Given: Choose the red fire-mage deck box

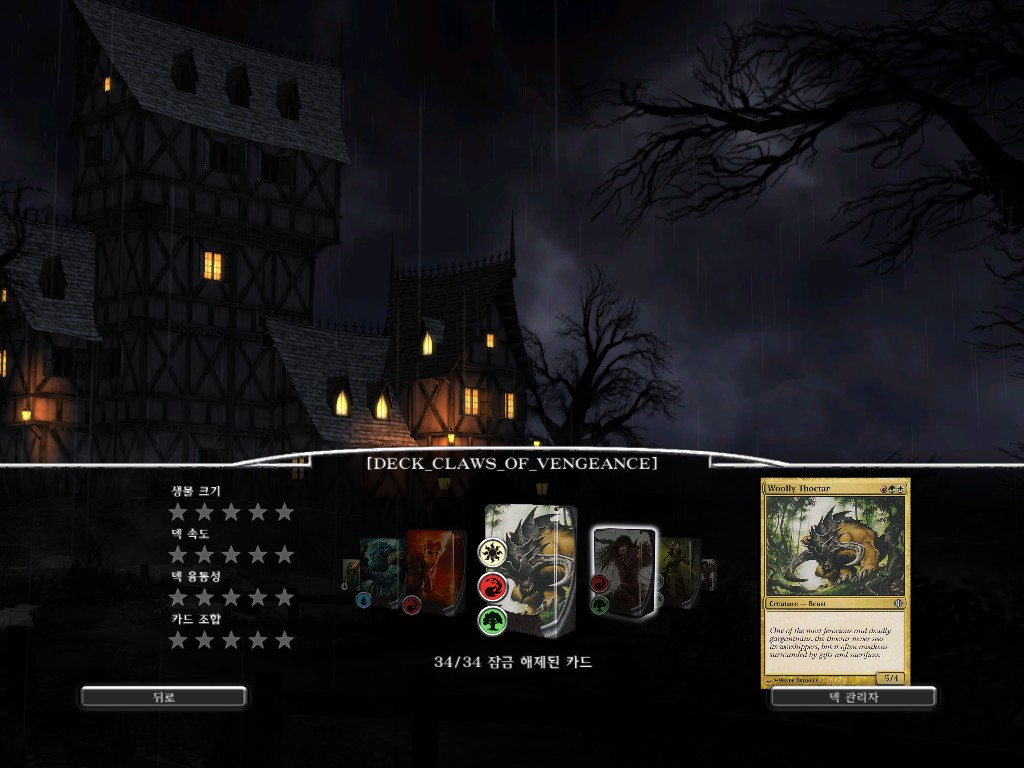Looking at the screenshot, I should click(434, 570).
